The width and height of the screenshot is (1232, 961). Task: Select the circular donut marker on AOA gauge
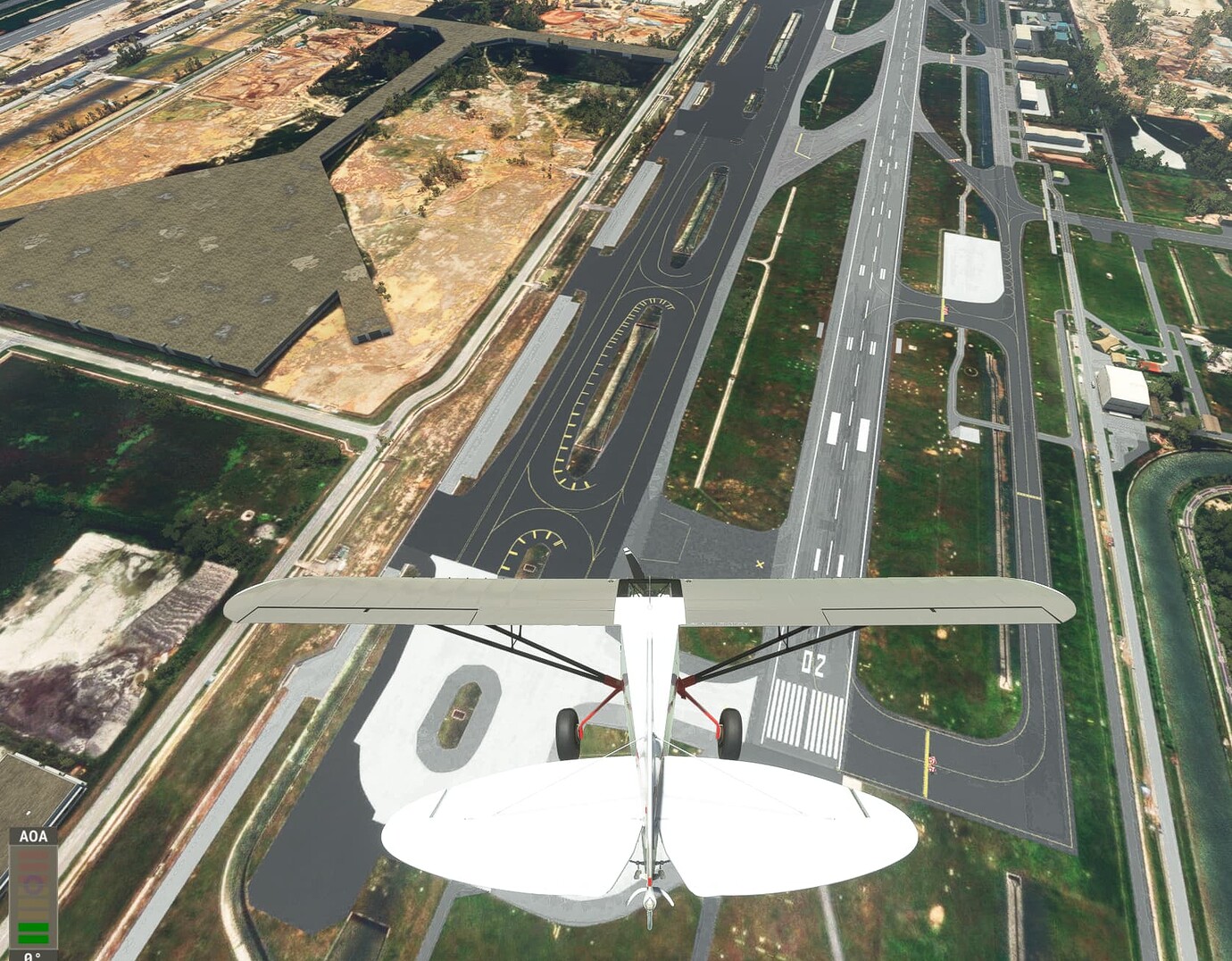pyautogui.click(x=33, y=882)
